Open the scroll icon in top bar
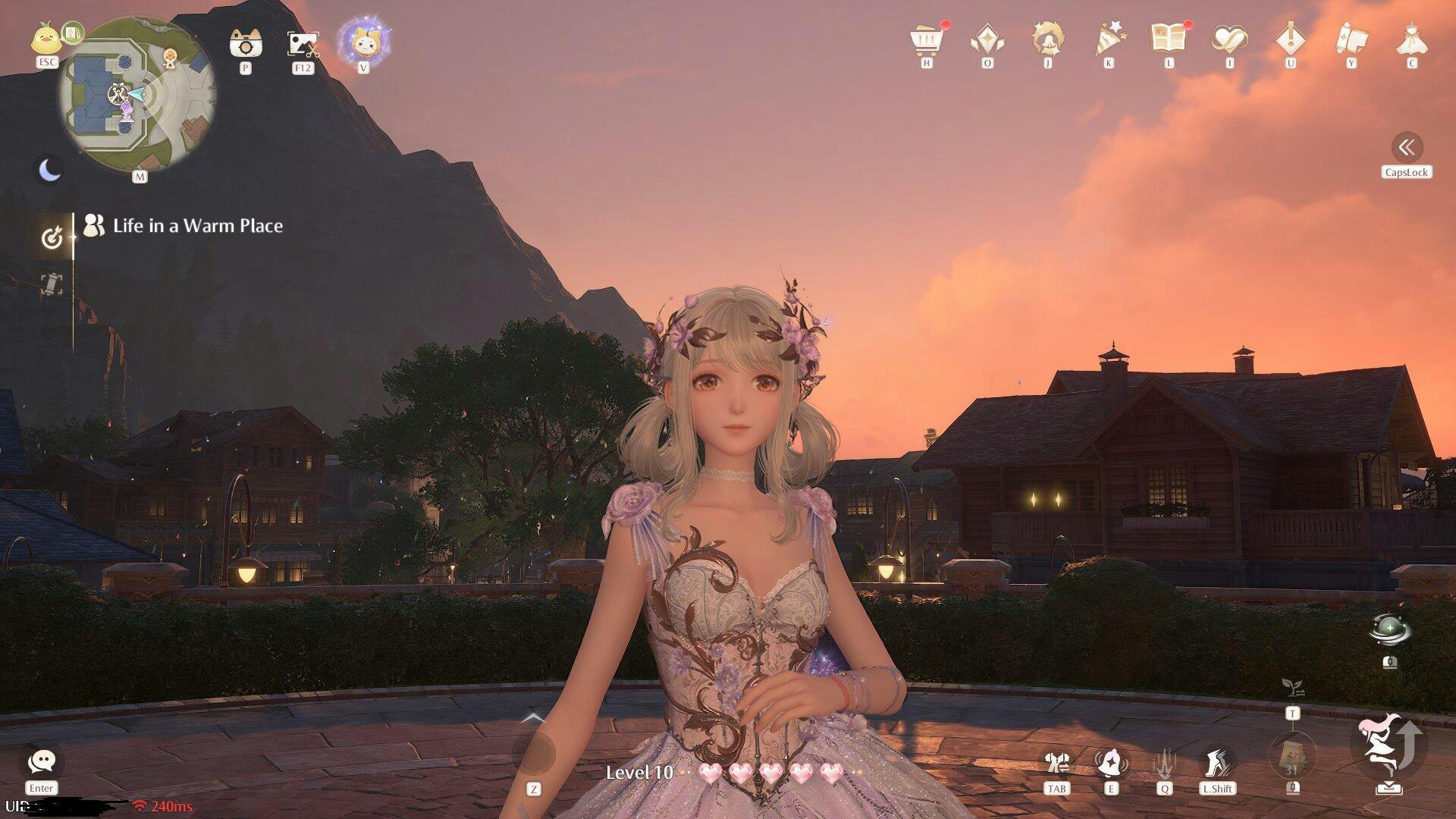 pos(1351,39)
